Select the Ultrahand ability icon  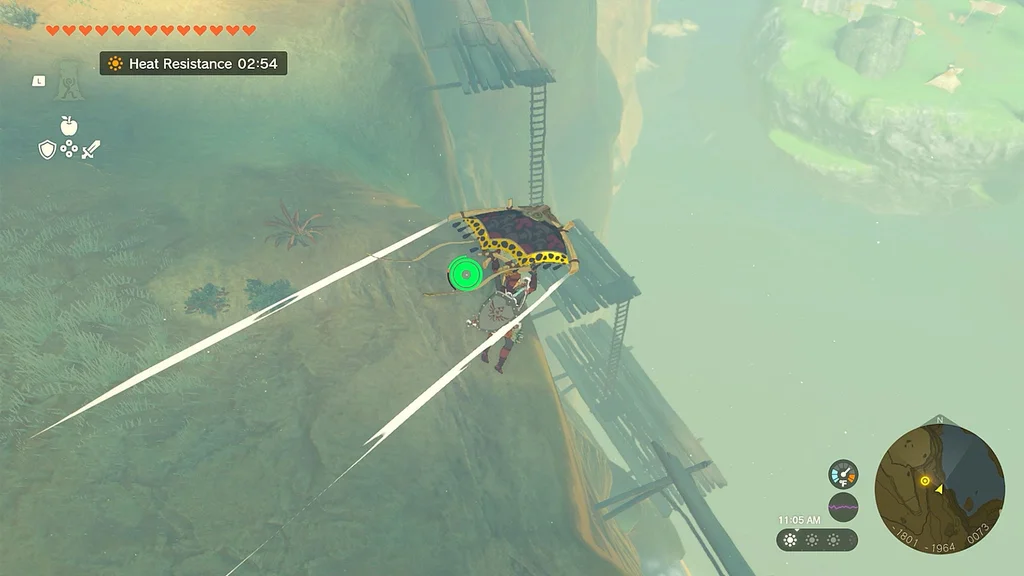pyautogui.click(x=69, y=80)
